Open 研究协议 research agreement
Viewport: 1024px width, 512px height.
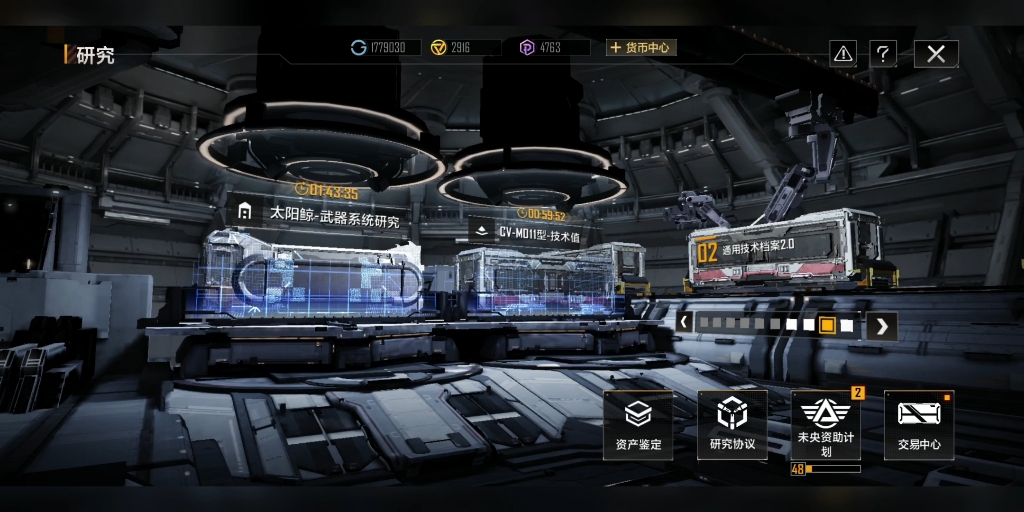(x=732, y=424)
